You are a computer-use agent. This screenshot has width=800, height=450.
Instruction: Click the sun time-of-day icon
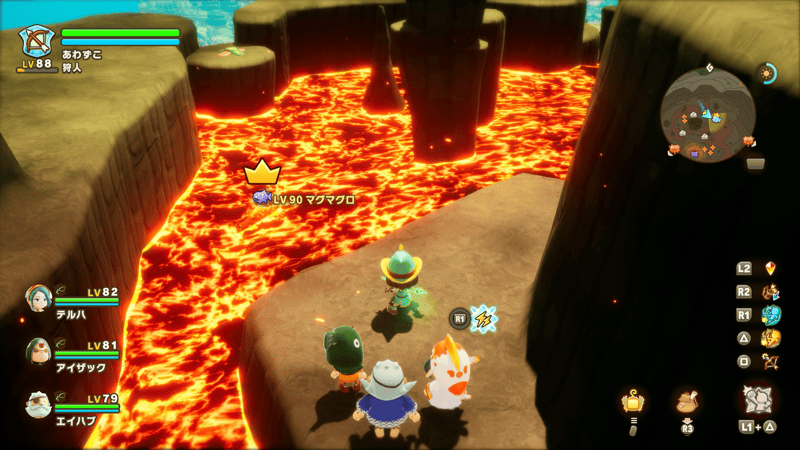pos(768,74)
